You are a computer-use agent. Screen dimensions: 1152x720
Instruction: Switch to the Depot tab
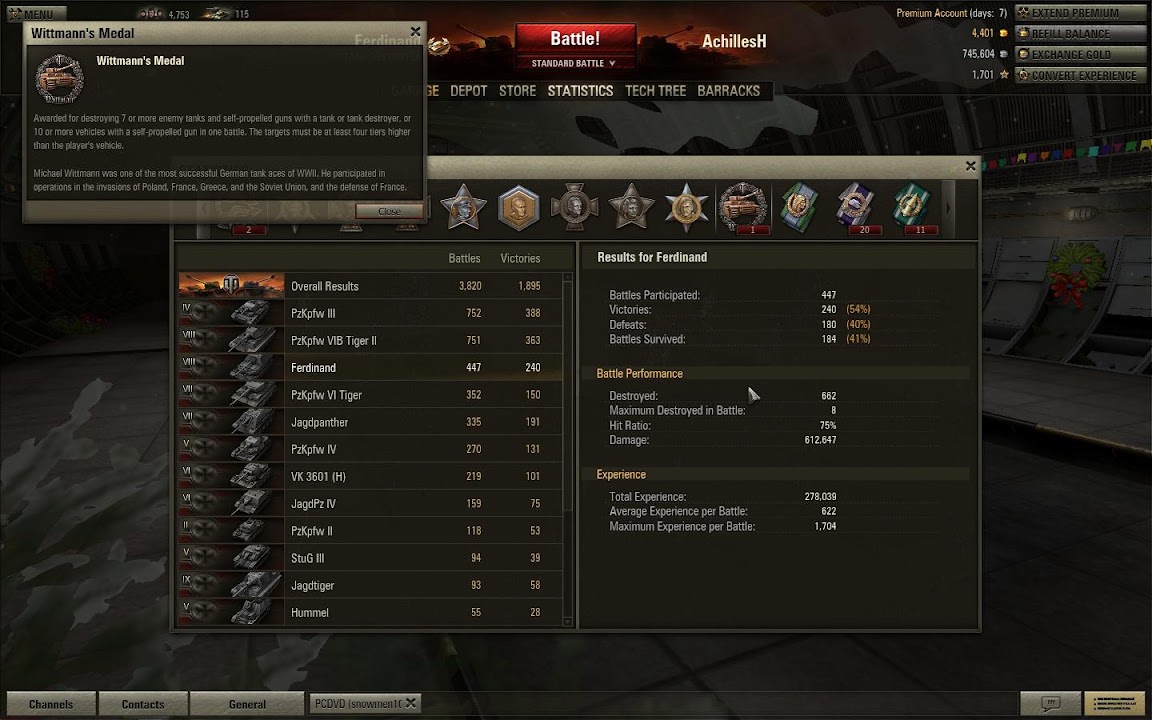[x=468, y=91]
